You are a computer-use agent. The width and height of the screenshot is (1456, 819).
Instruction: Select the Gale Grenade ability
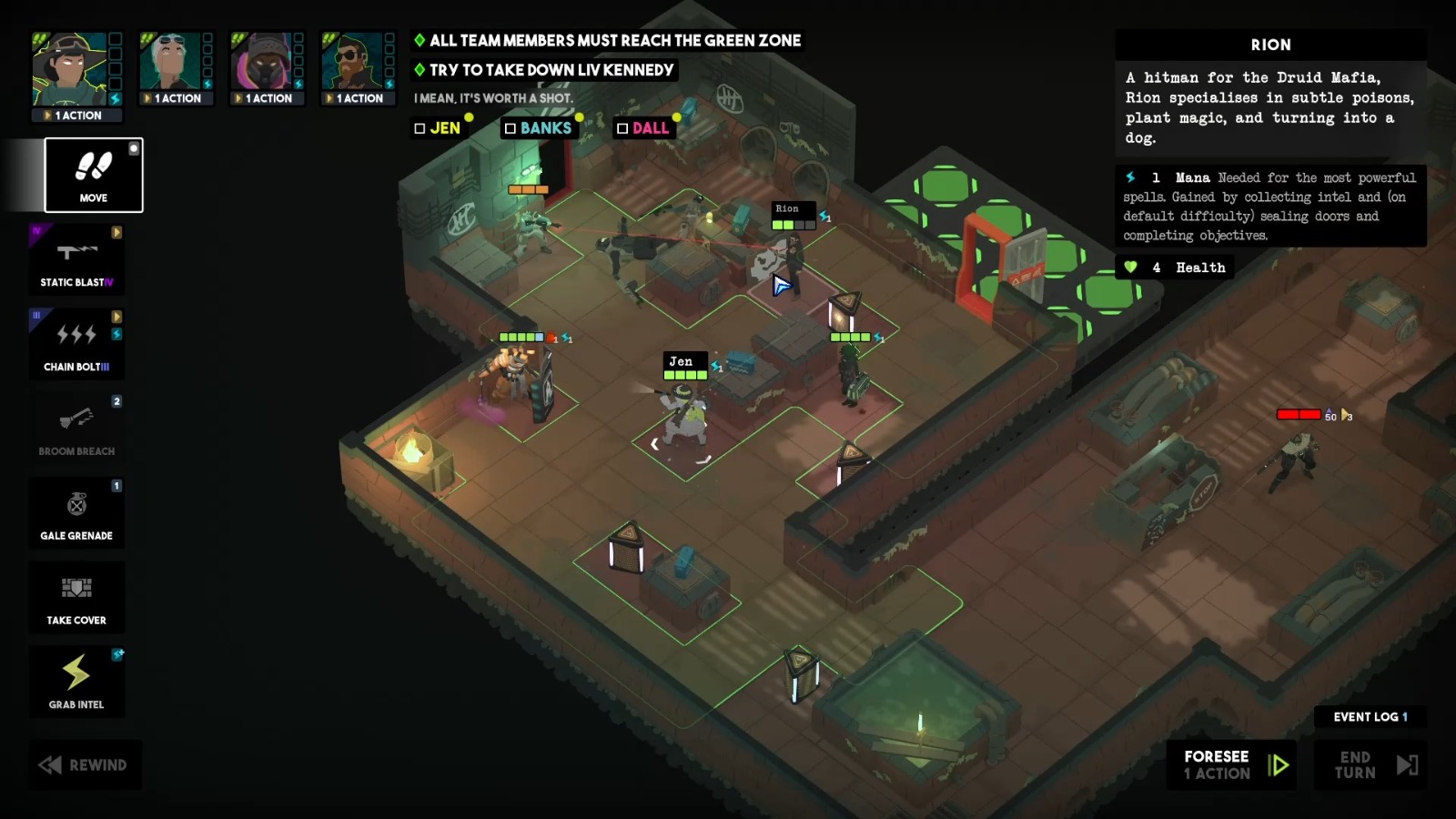76,512
